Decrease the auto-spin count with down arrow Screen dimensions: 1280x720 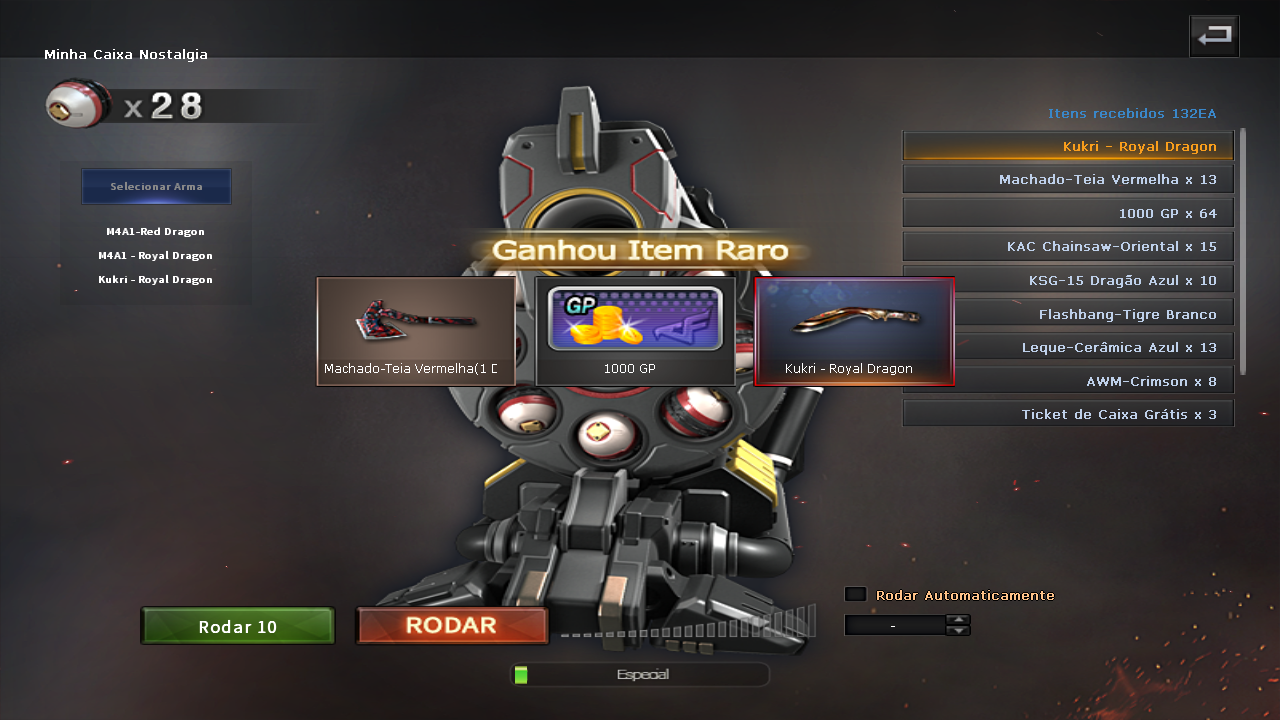pyautogui.click(x=958, y=631)
